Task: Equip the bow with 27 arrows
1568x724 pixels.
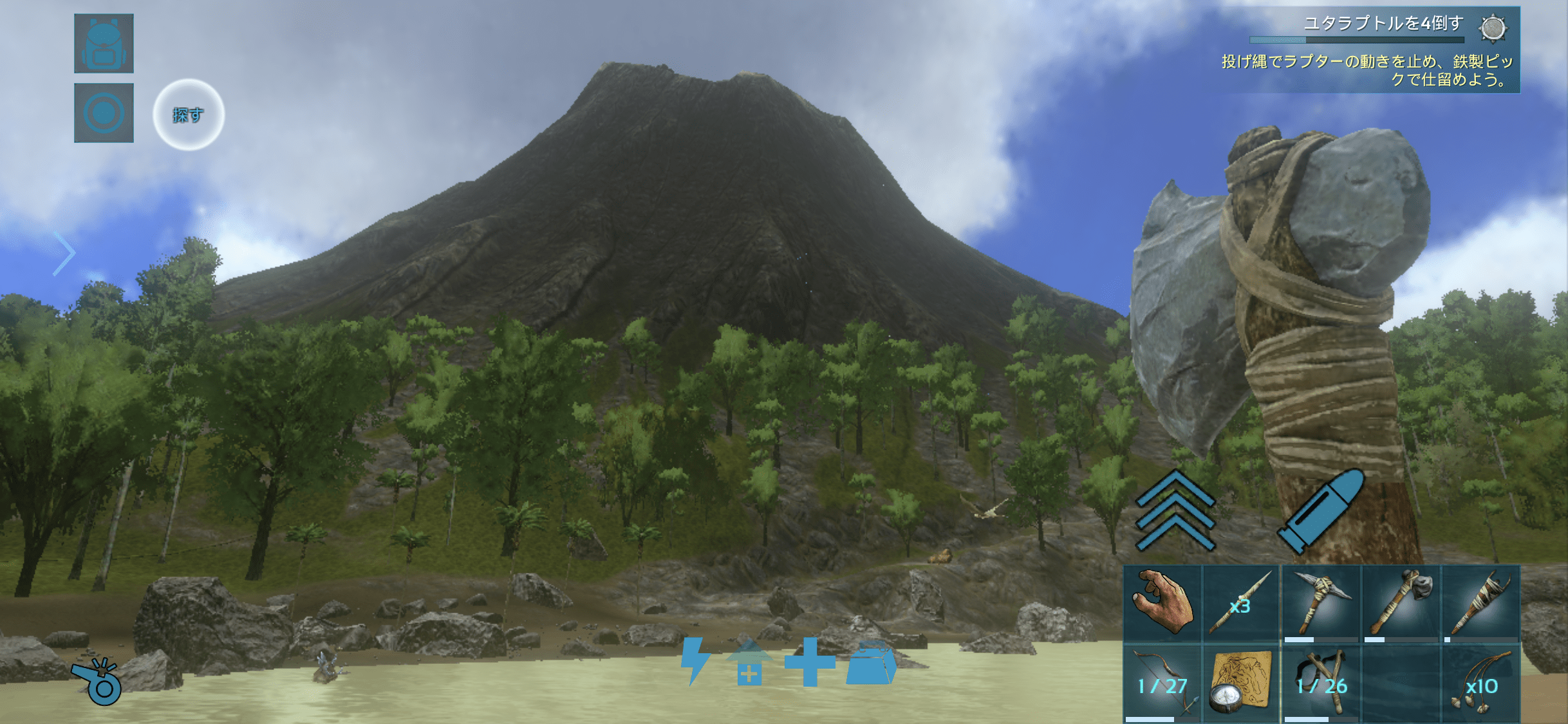Action: tap(1162, 685)
